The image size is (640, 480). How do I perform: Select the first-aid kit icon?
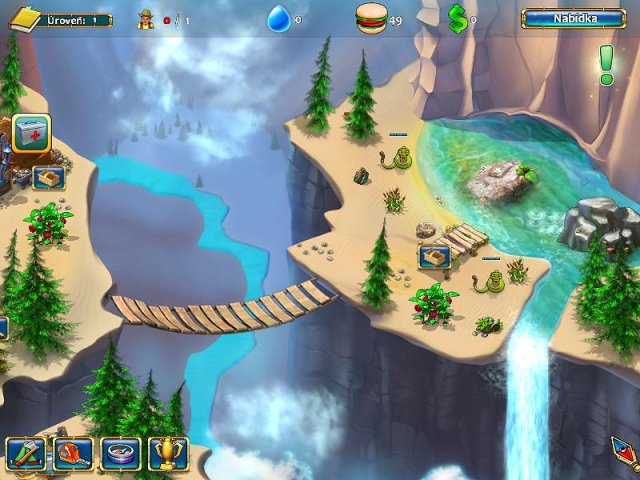[31, 133]
